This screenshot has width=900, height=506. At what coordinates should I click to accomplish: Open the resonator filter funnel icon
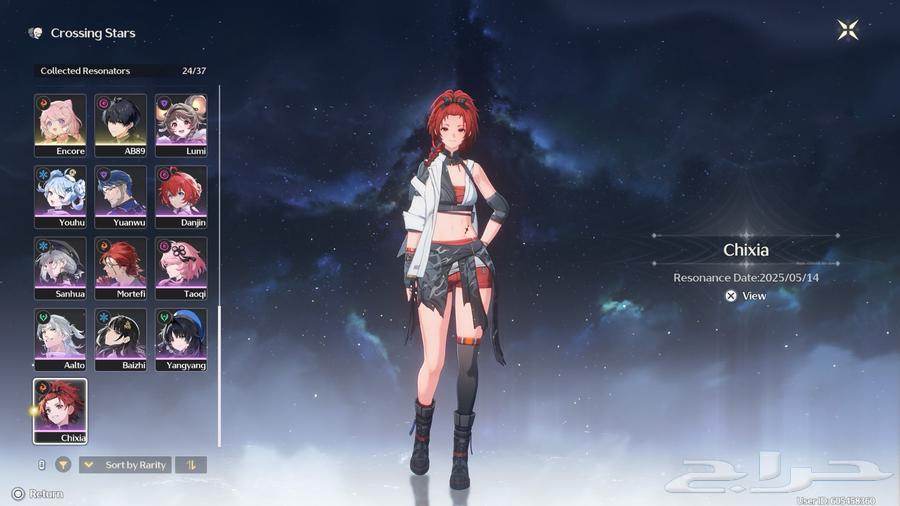click(x=63, y=465)
